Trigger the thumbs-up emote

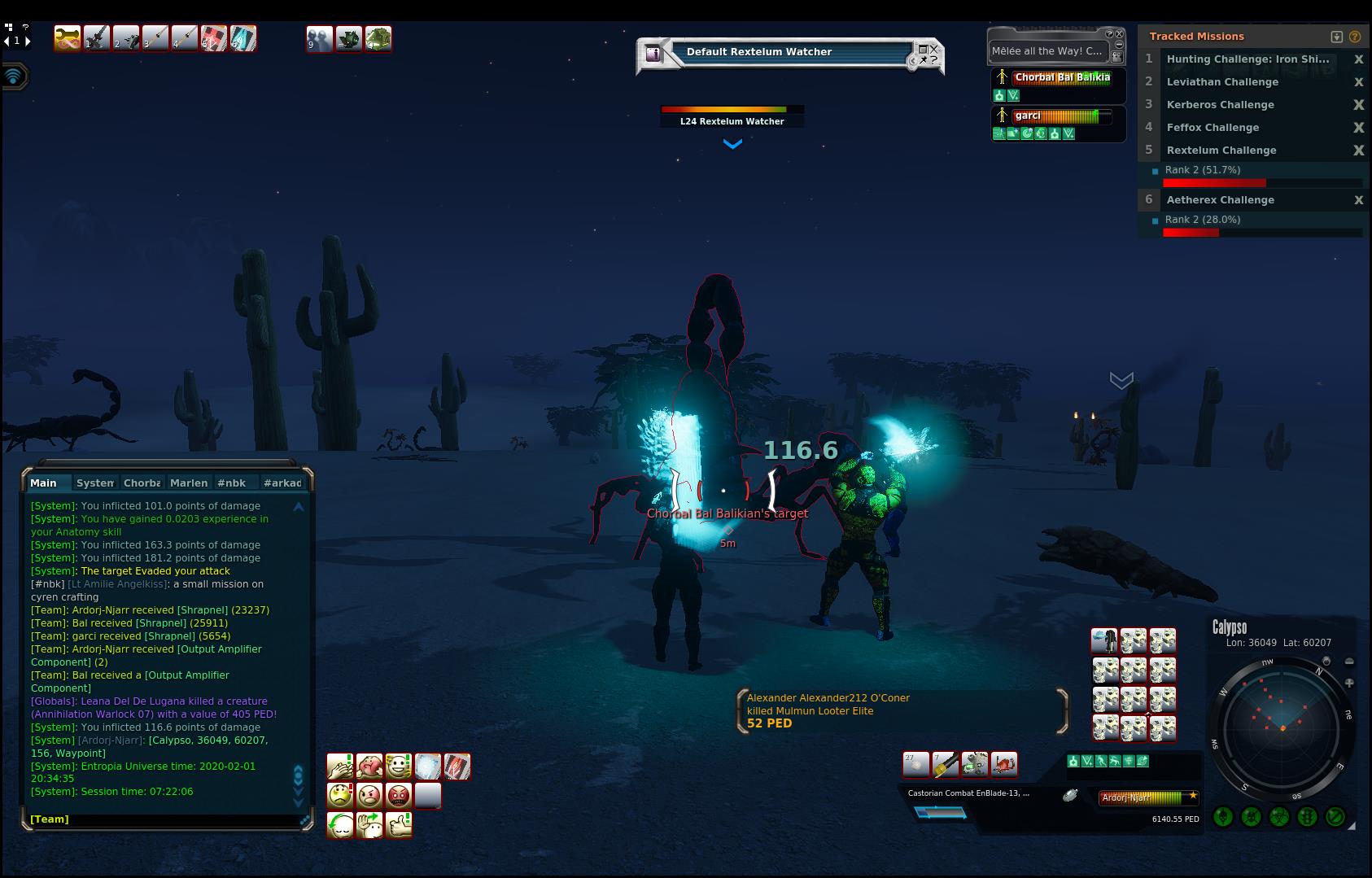tap(399, 824)
